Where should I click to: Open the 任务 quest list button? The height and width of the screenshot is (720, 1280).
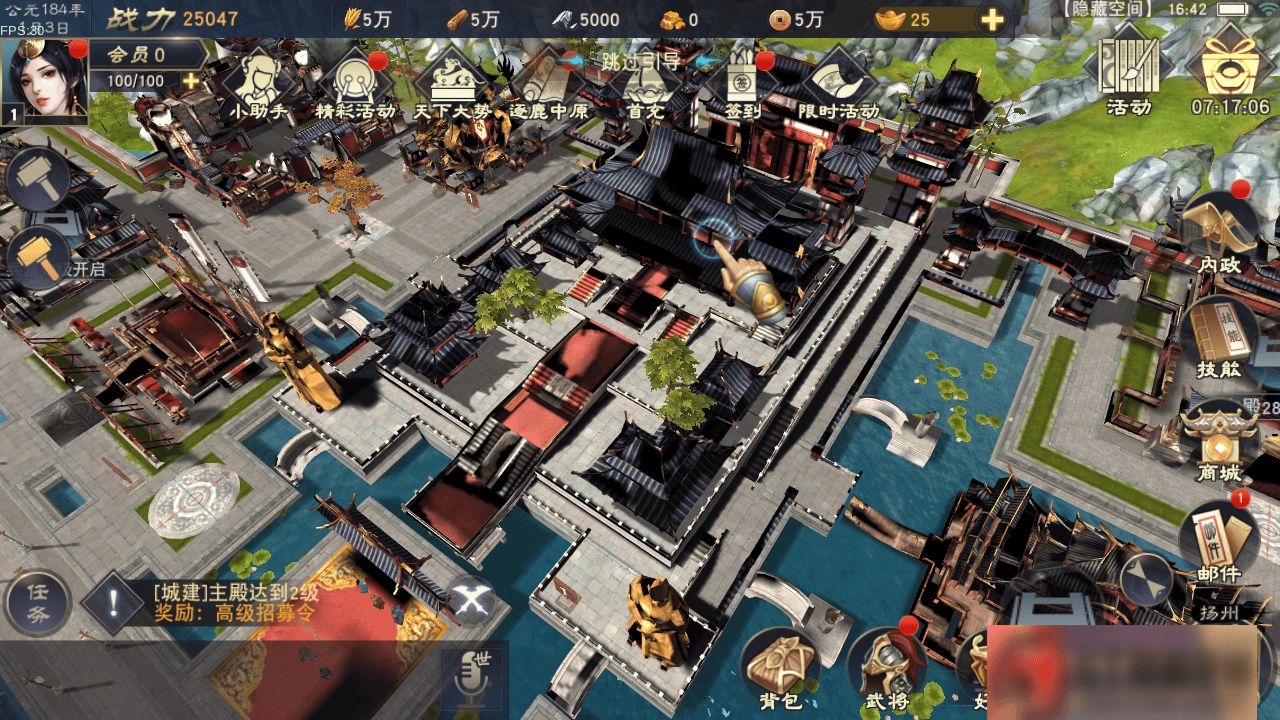point(38,604)
